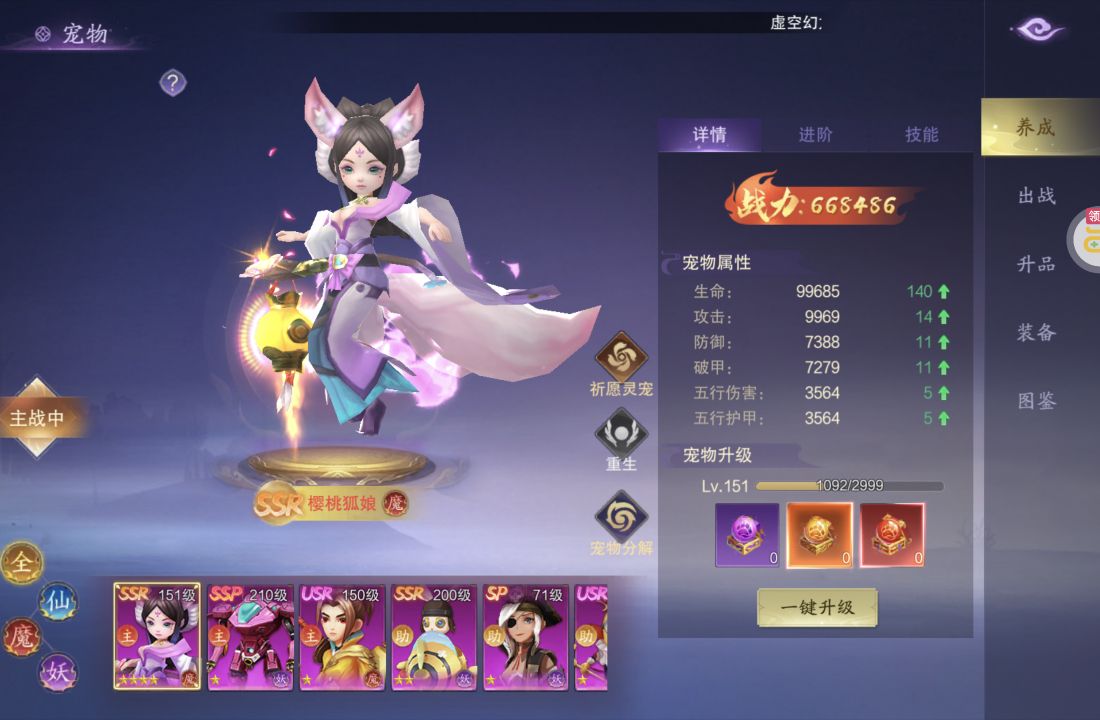The image size is (1100, 720).
Task: Open the 养成 side menu
Action: coord(1036,127)
